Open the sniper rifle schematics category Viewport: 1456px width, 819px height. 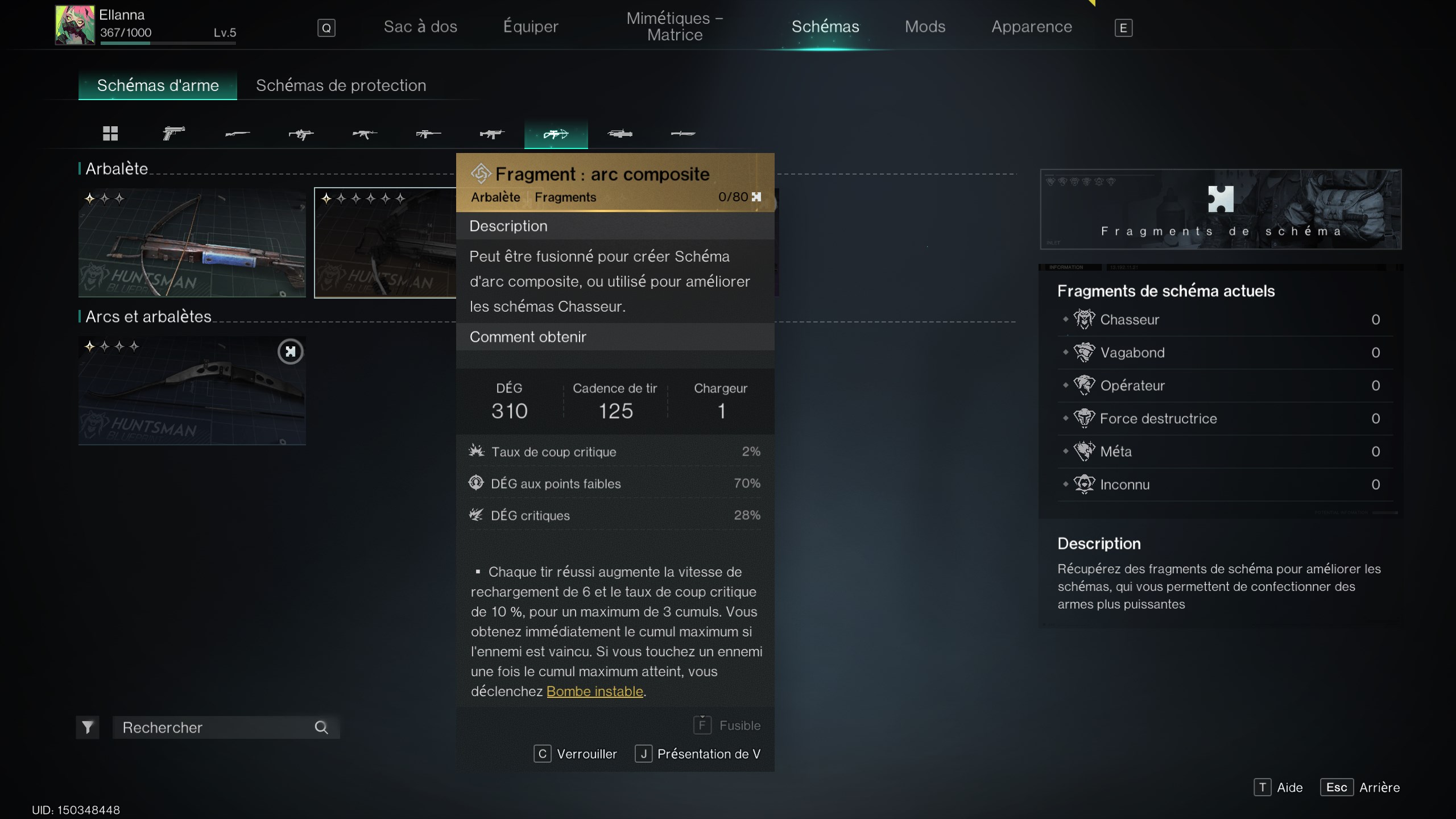pyautogui.click(x=428, y=134)
